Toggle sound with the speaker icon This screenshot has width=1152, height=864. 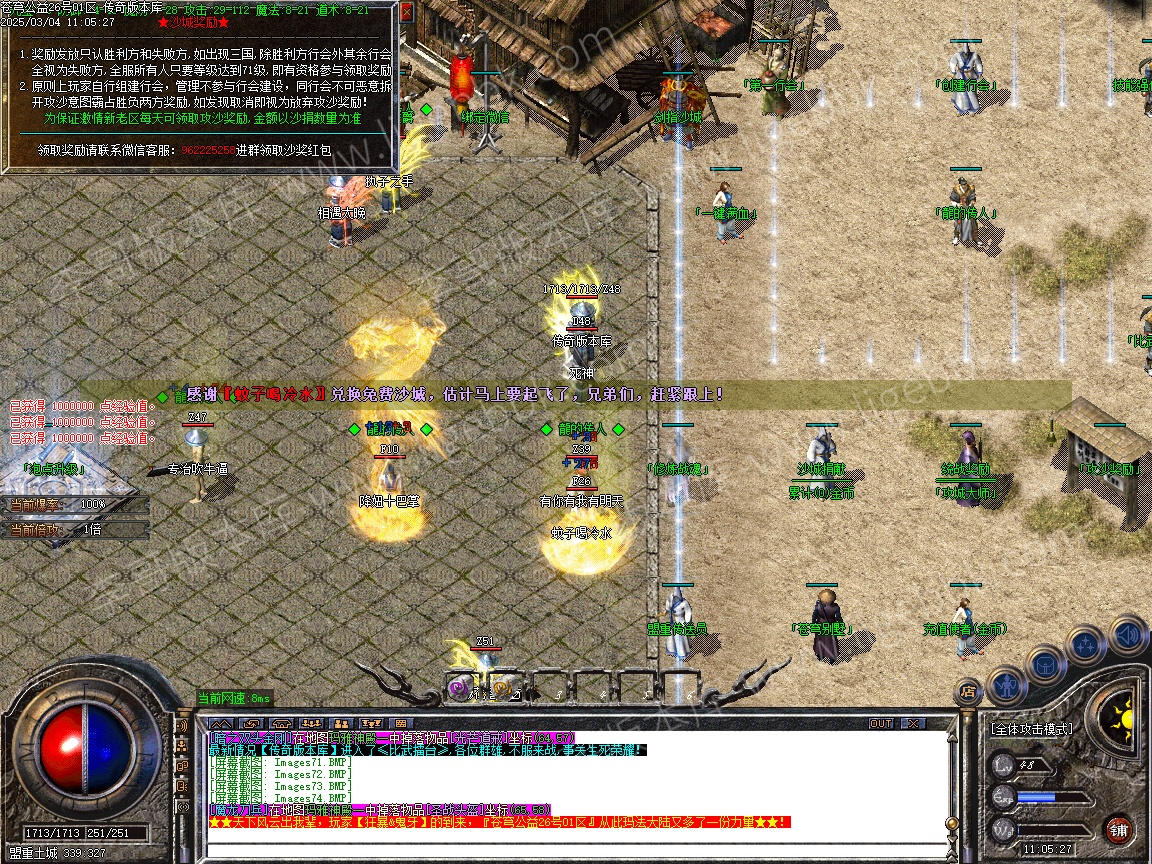click(x=1127, y=634)
